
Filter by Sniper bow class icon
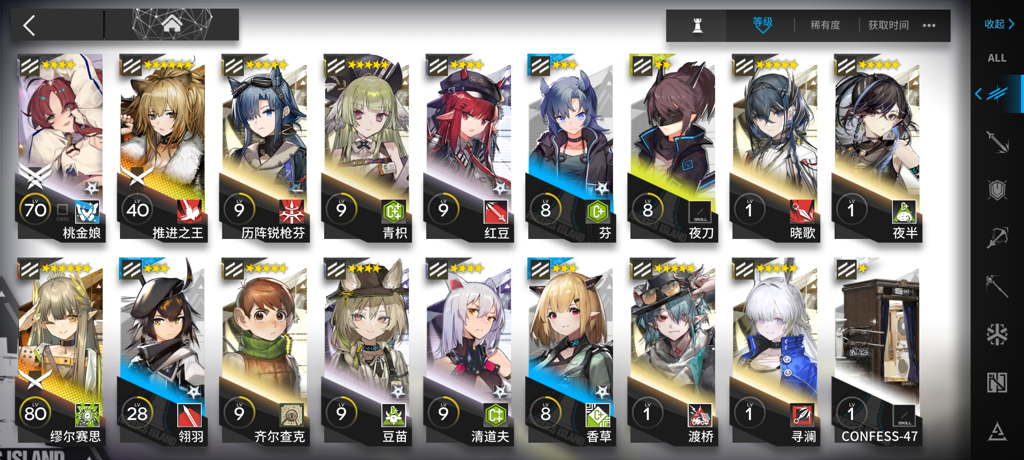pyautogui.click(x=997, y=237)
